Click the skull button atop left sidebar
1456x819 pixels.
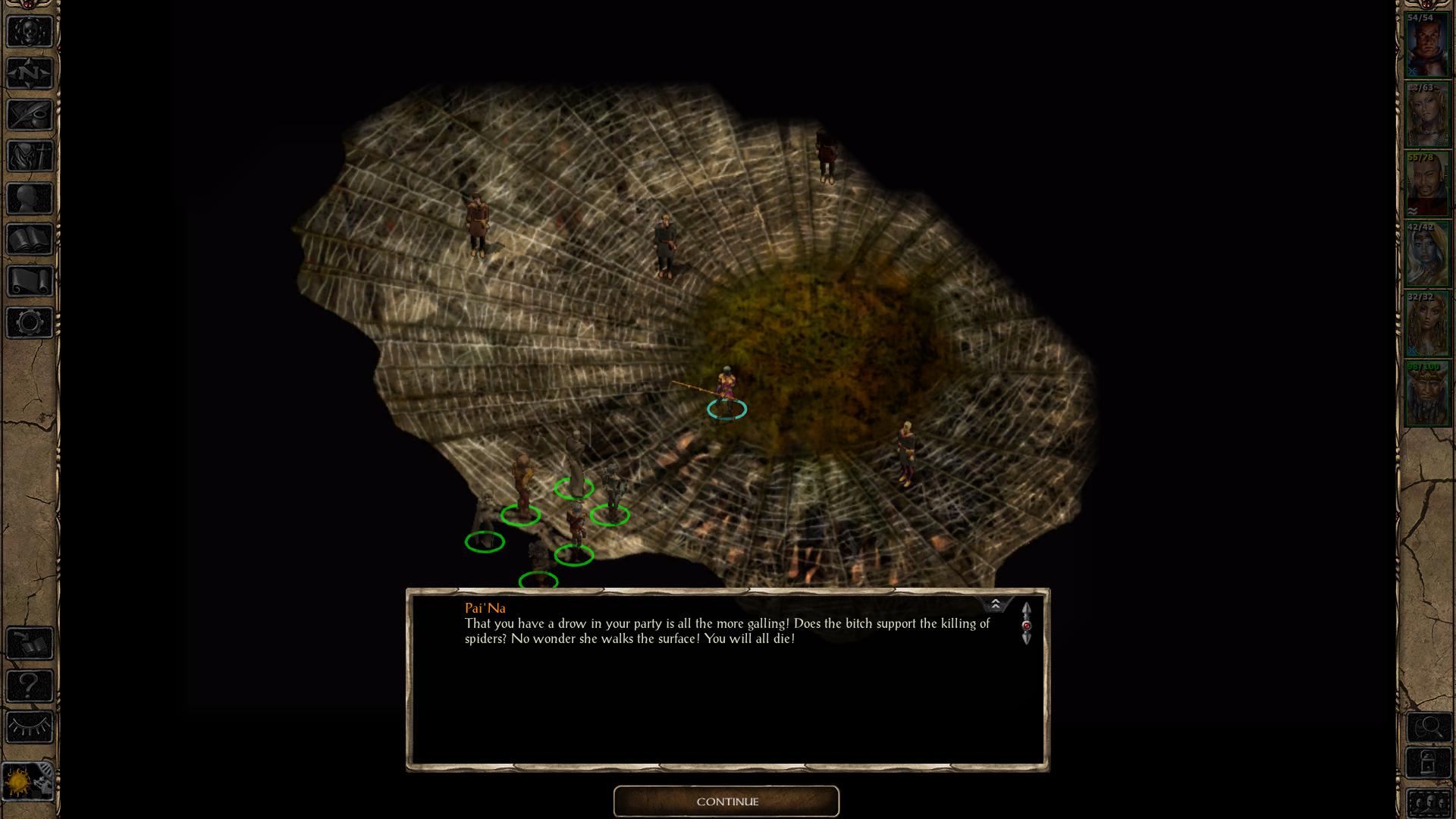pos(30,32)
